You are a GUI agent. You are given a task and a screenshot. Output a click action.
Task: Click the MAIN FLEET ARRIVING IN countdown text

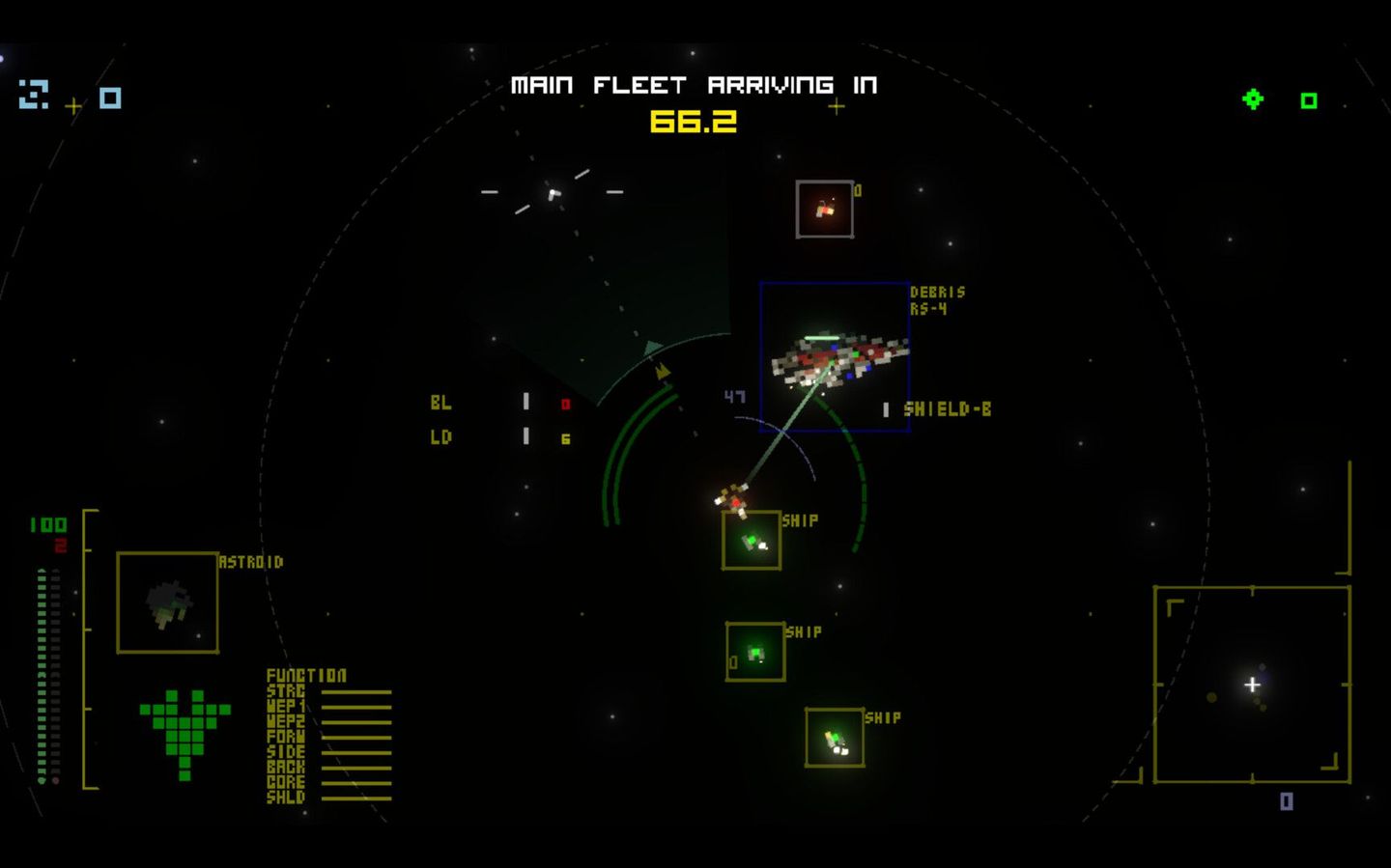tap(695, 85)
